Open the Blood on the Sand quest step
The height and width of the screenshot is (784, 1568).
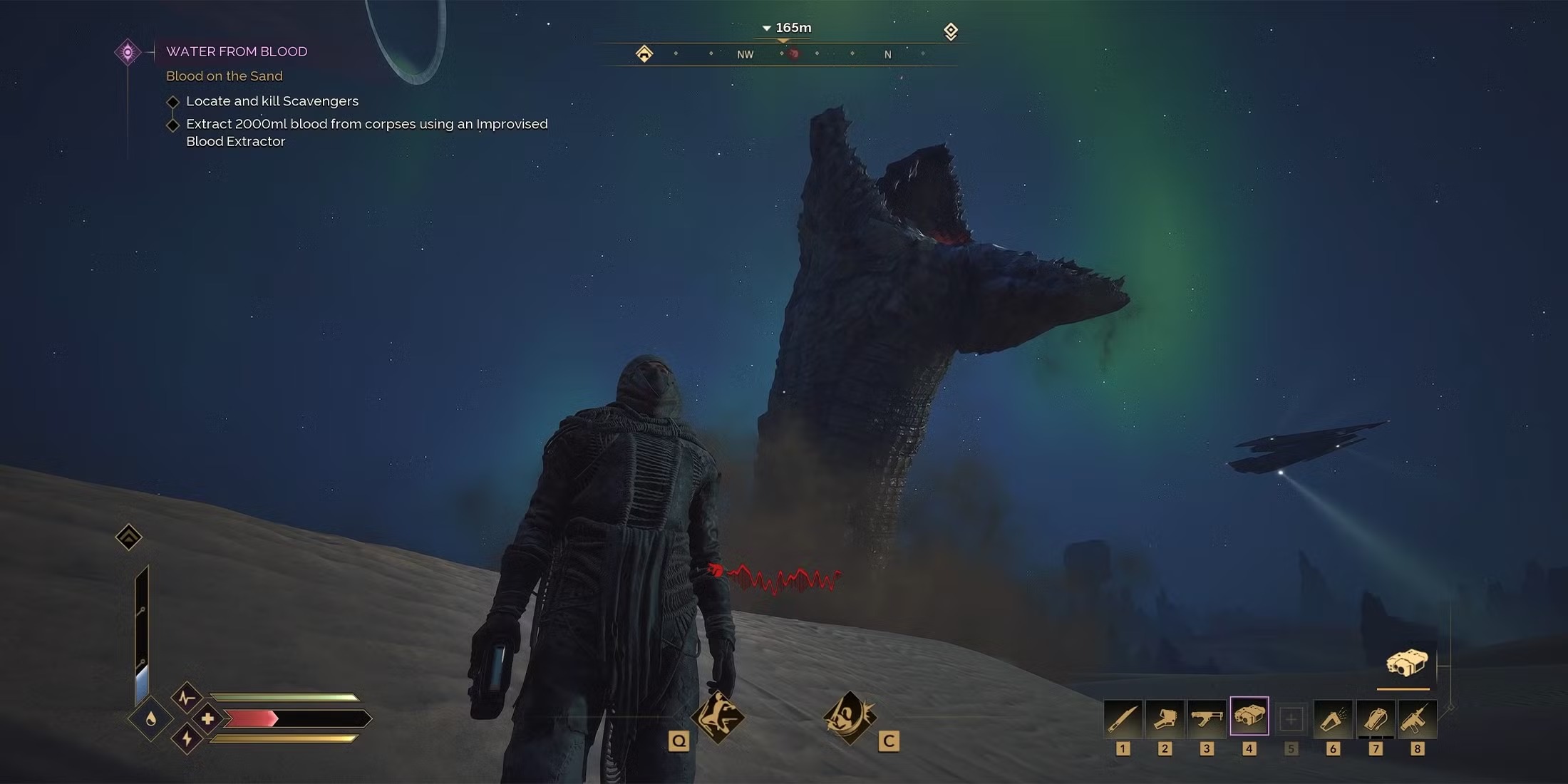pos(224,76)
